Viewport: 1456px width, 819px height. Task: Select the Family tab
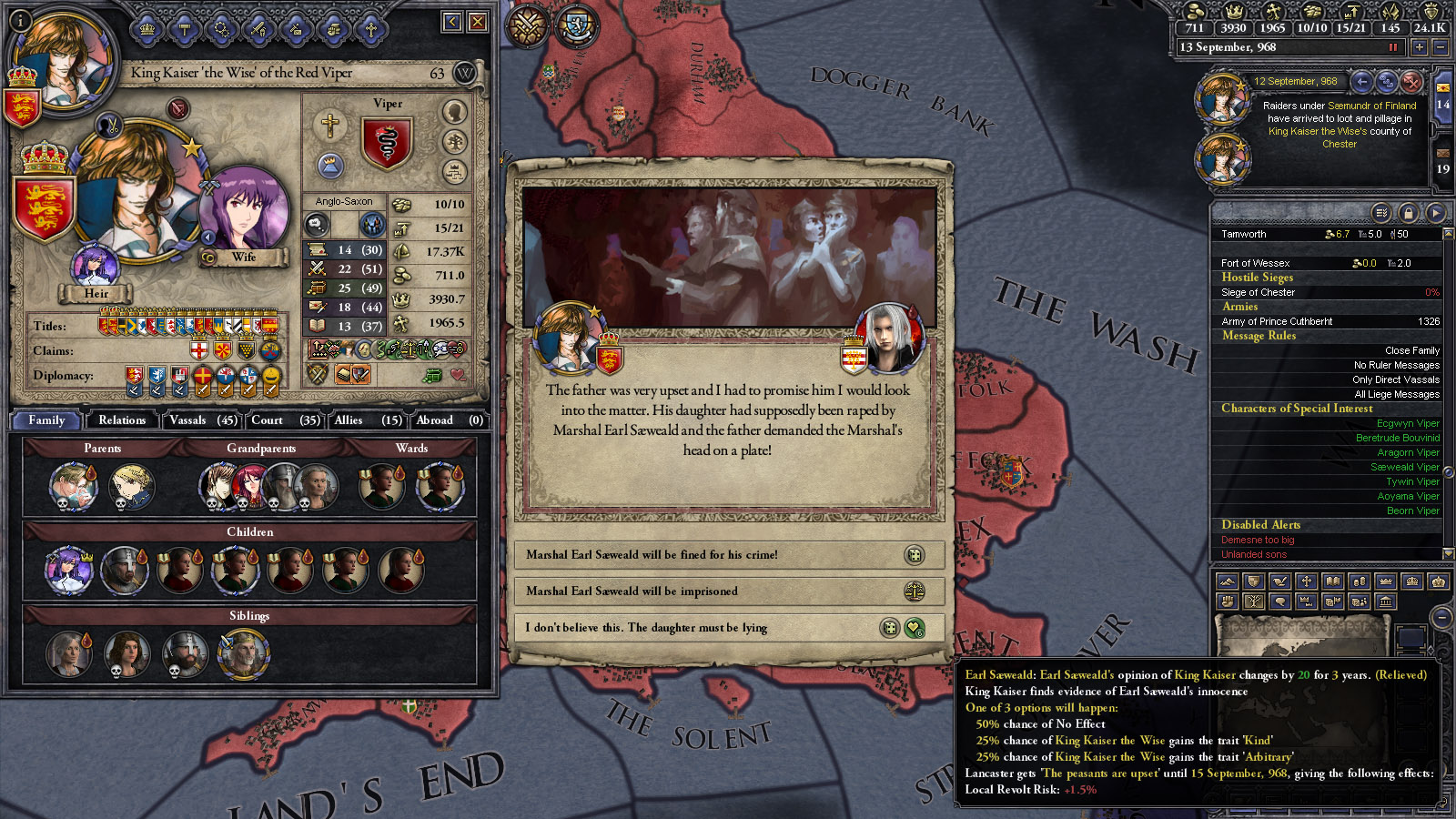(46, 420)
